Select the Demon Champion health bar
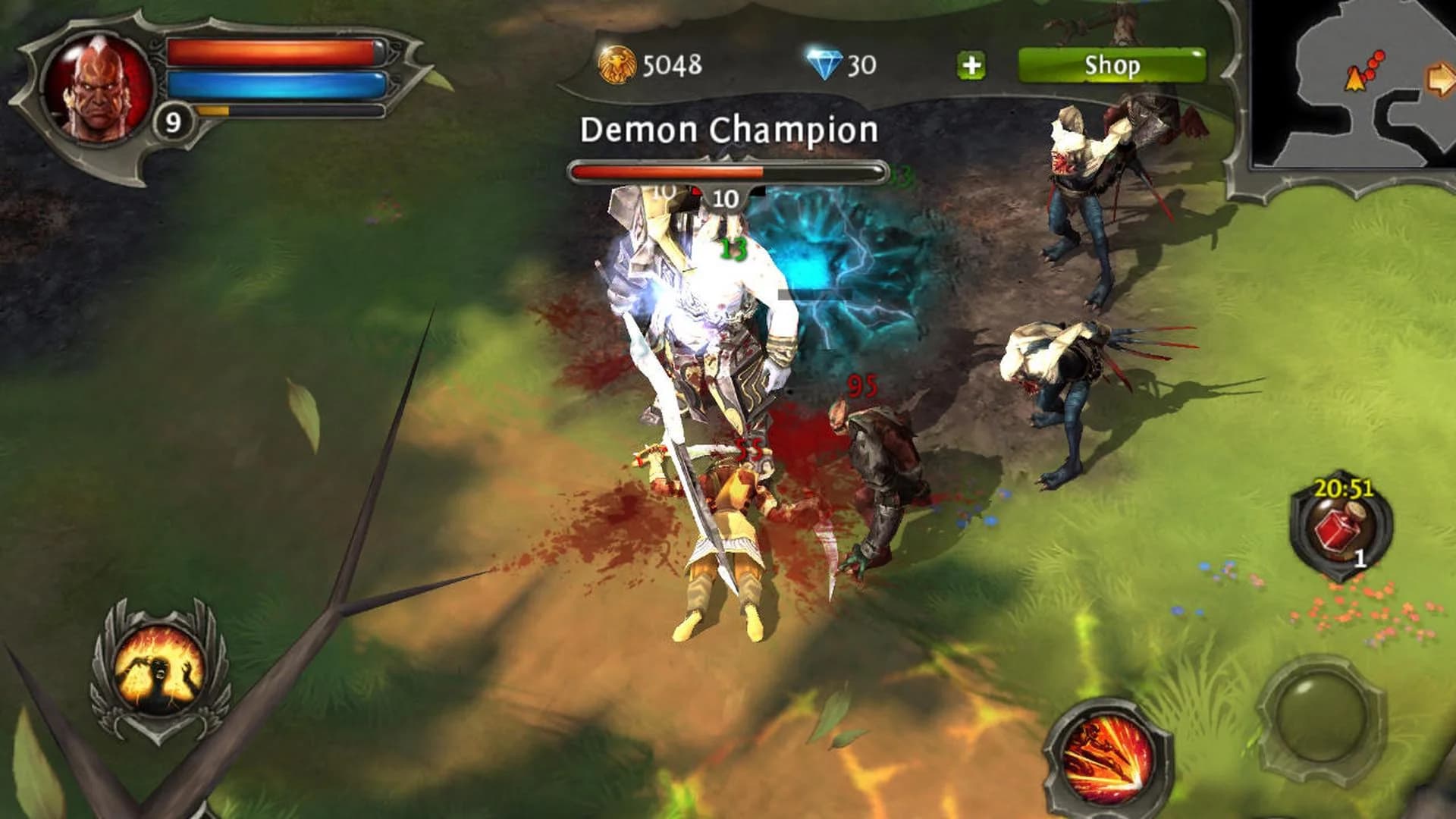The width and height of the screenshot is (1456, 819). pyautogui.click(x=728, y=171)
